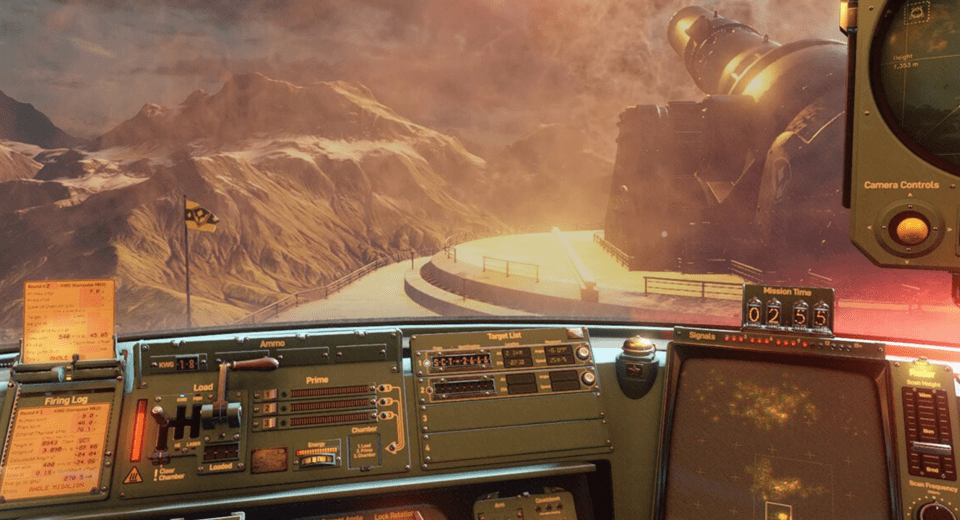960x520 pixels.
Task: Turn the Scan Frequency dial
Action: pos(935,511)
